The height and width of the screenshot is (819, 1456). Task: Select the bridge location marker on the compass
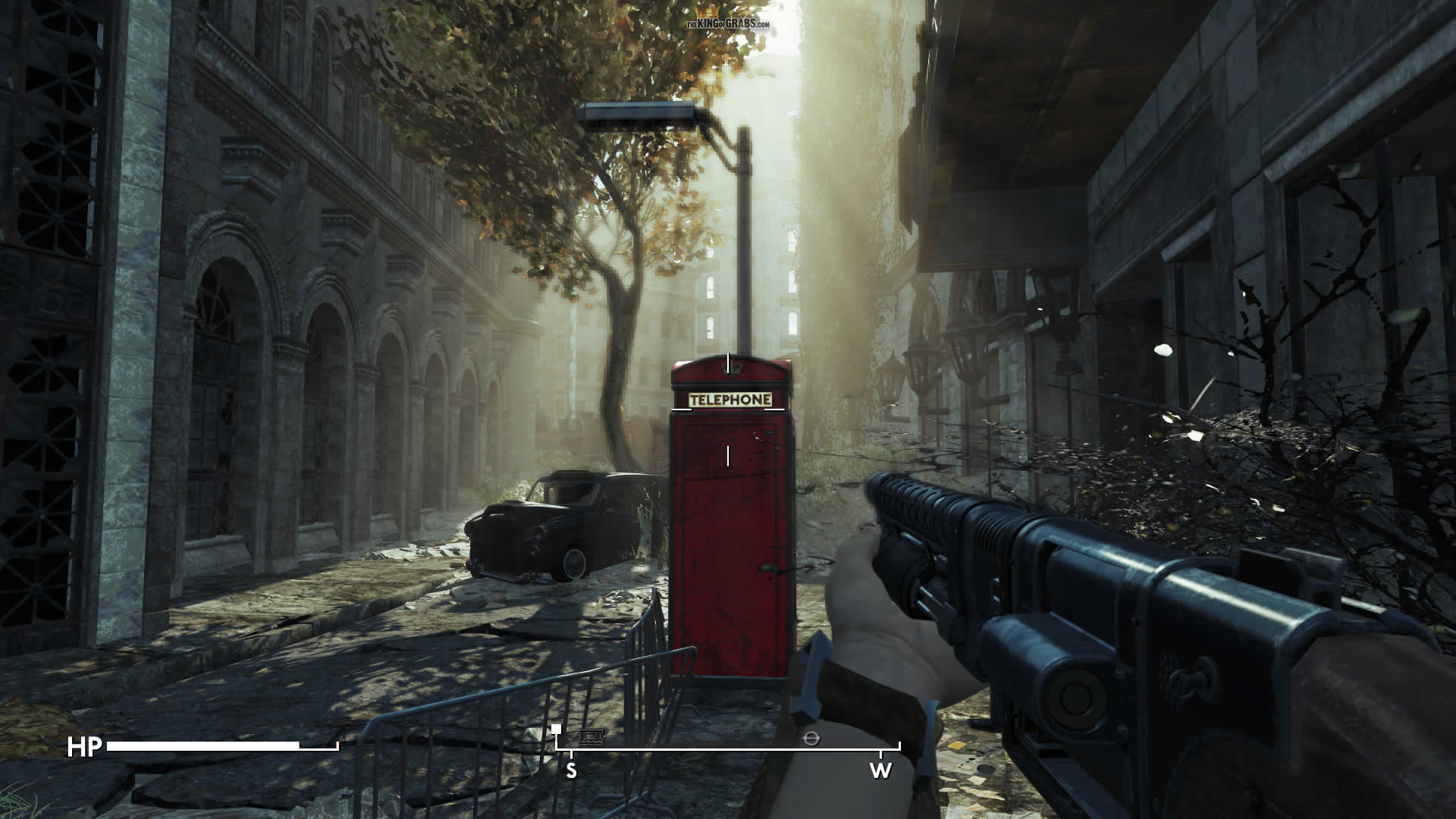(x=590, y=736)
